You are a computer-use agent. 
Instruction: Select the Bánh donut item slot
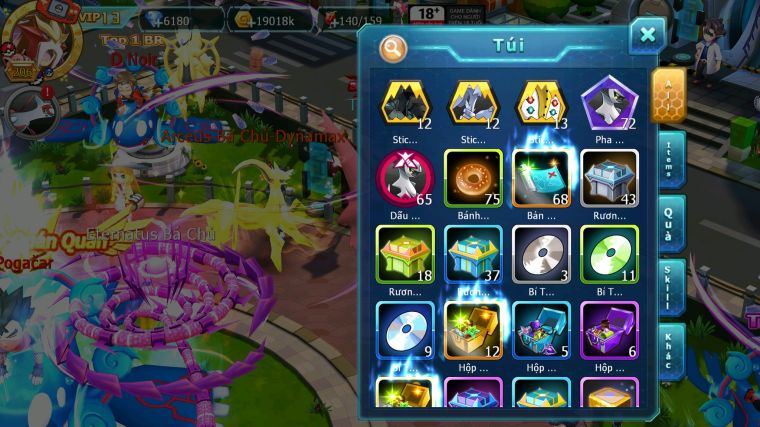tap(473, 179)
